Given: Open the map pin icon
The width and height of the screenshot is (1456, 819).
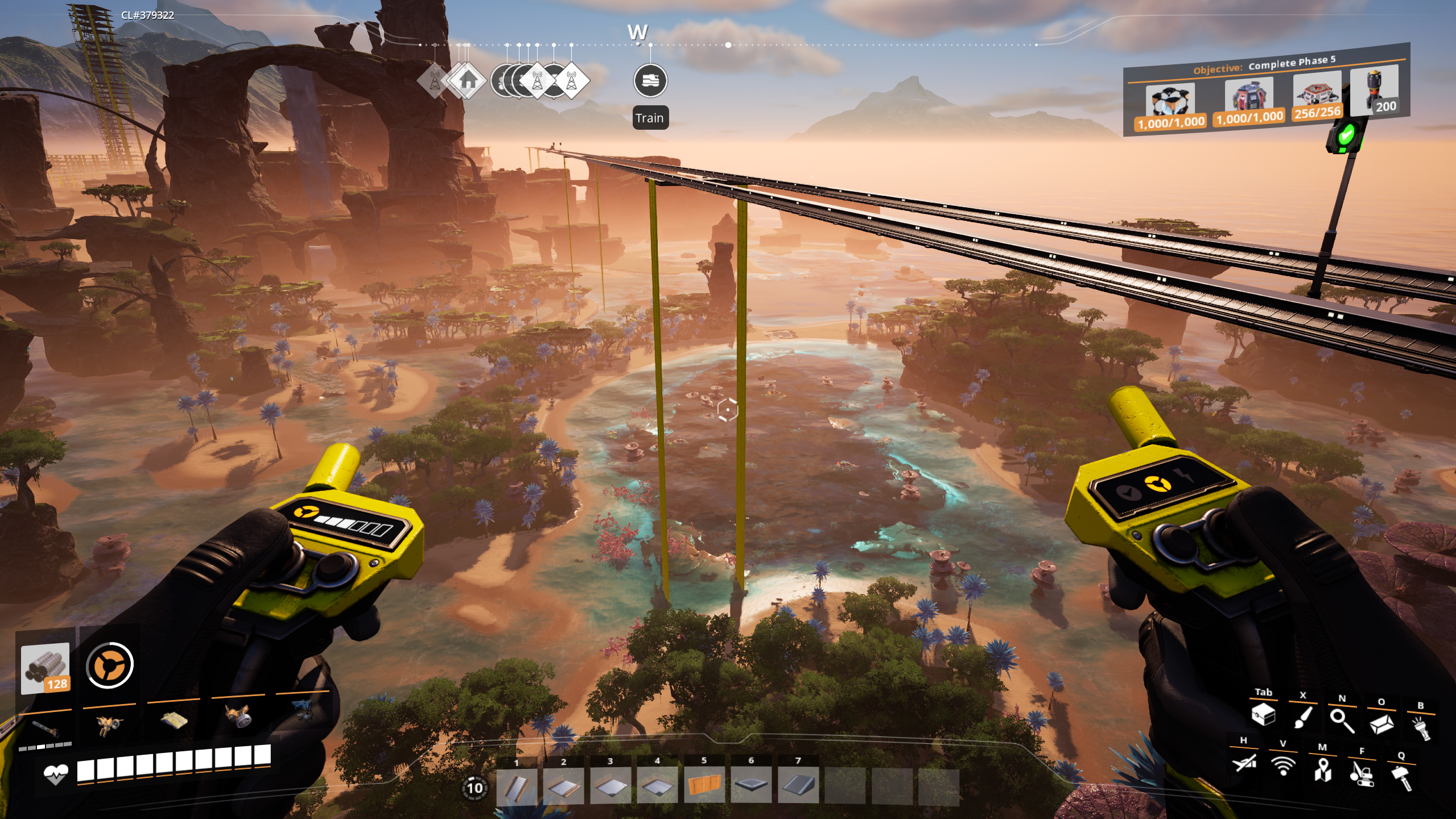Looking at the screenshot, I should (1322, 769).
